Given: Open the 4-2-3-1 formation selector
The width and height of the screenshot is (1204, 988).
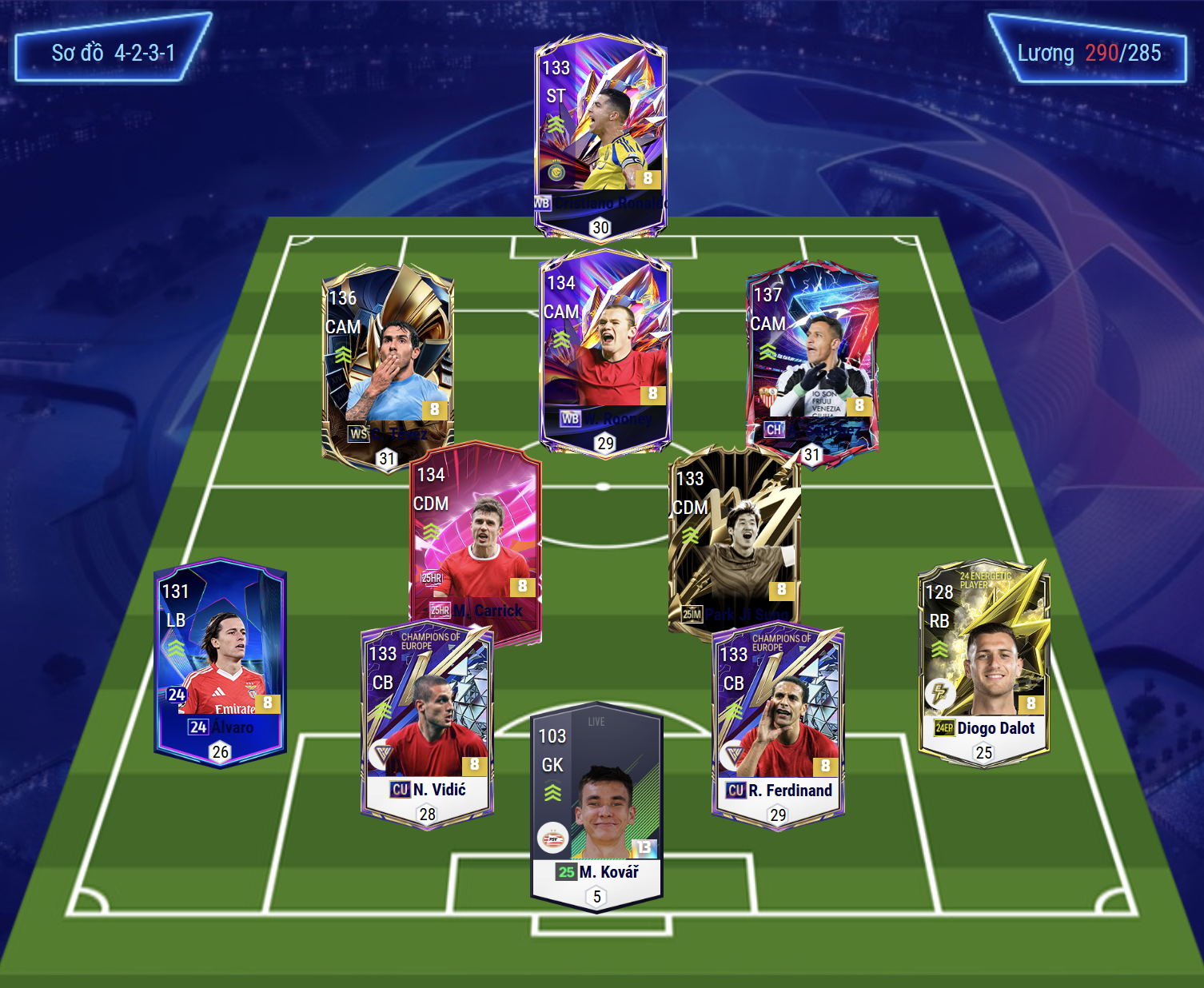Looking at the screenshot, I should [x=113, y=53].
